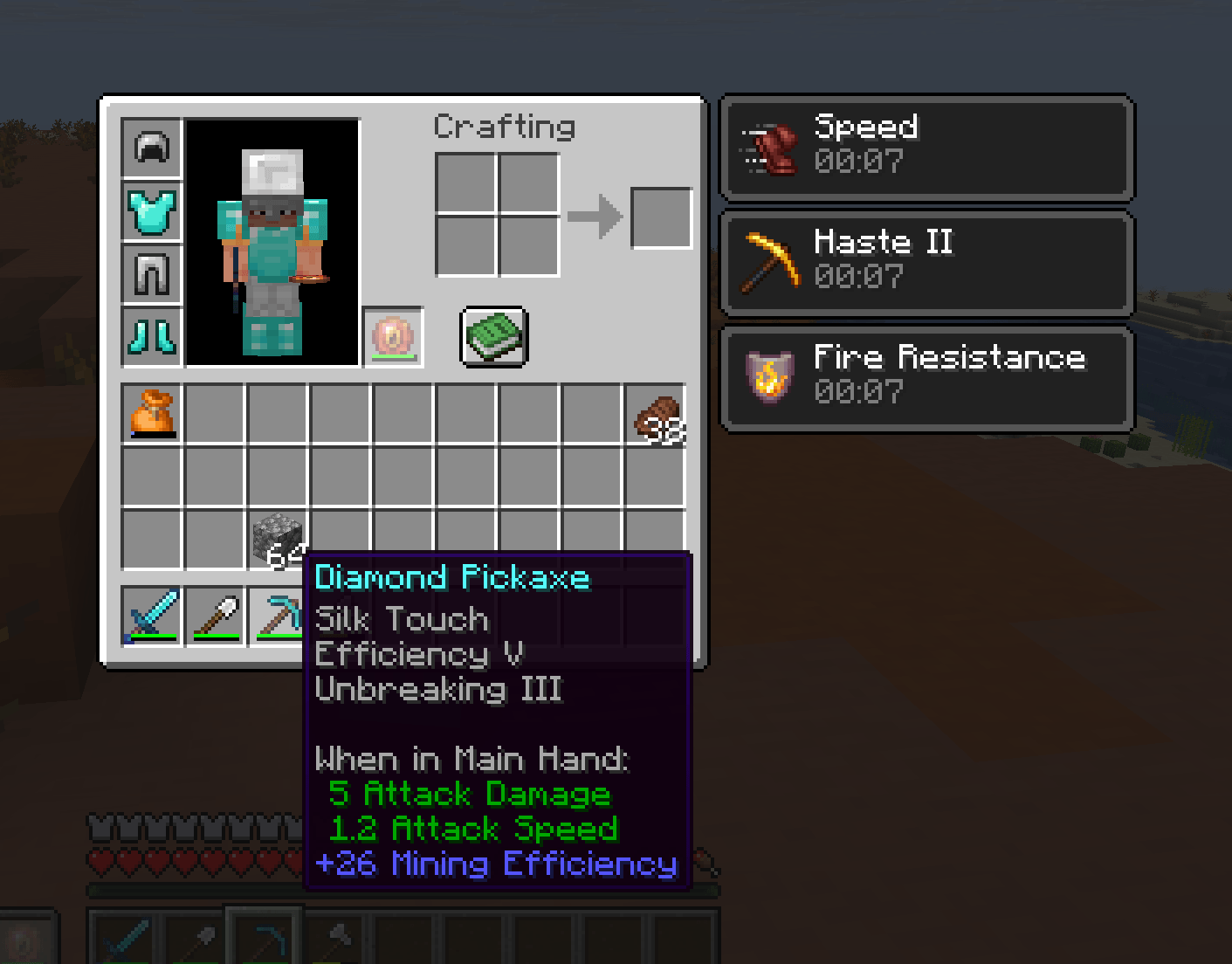Grab the stack of 38 brown items

[657, 413]
